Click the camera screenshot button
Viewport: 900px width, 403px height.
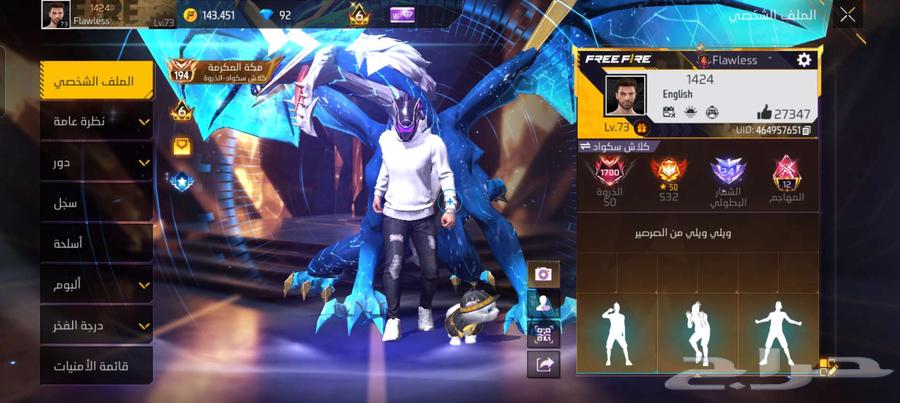tap(543, 273)
